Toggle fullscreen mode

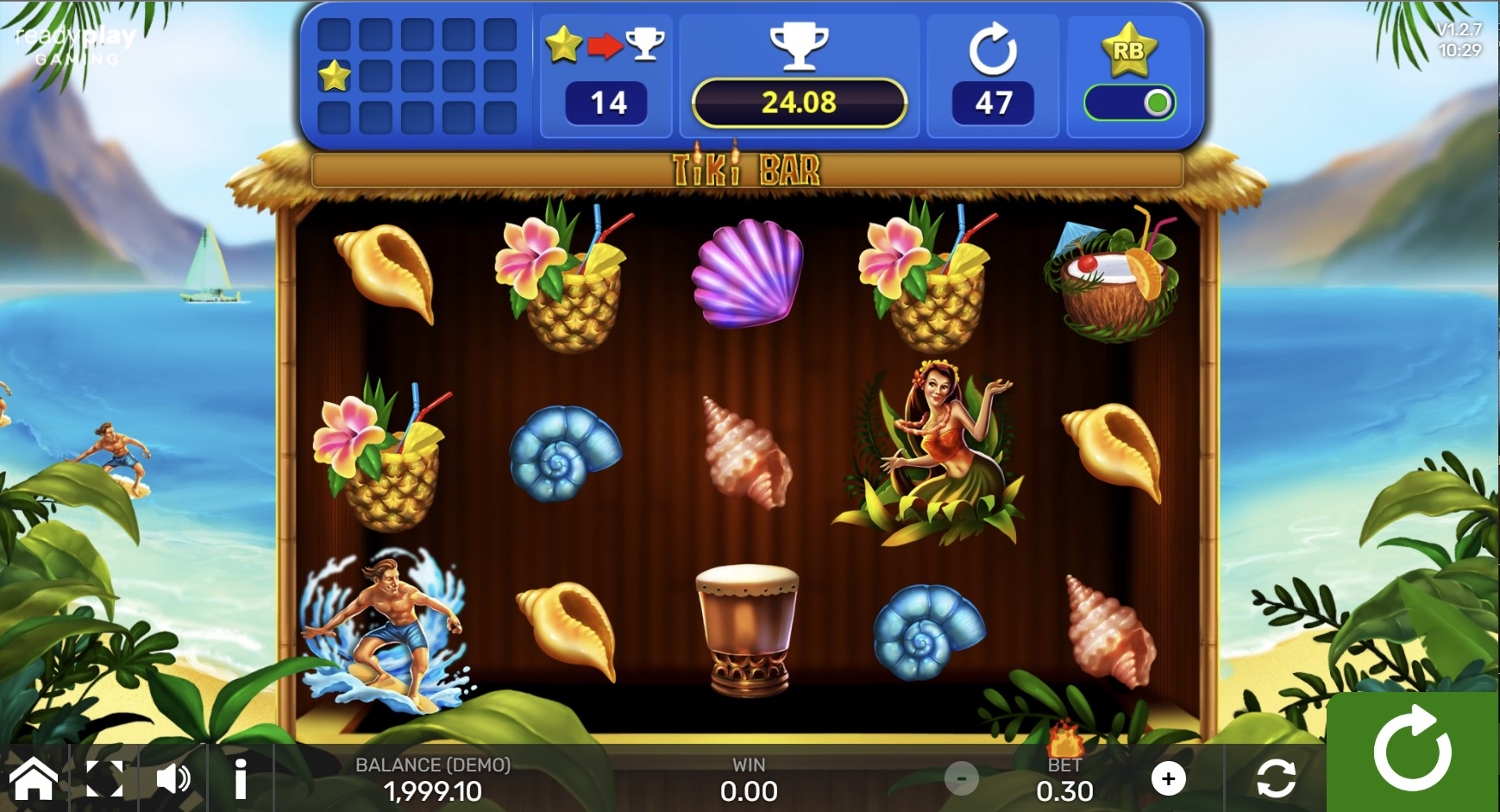coord(104,778)
